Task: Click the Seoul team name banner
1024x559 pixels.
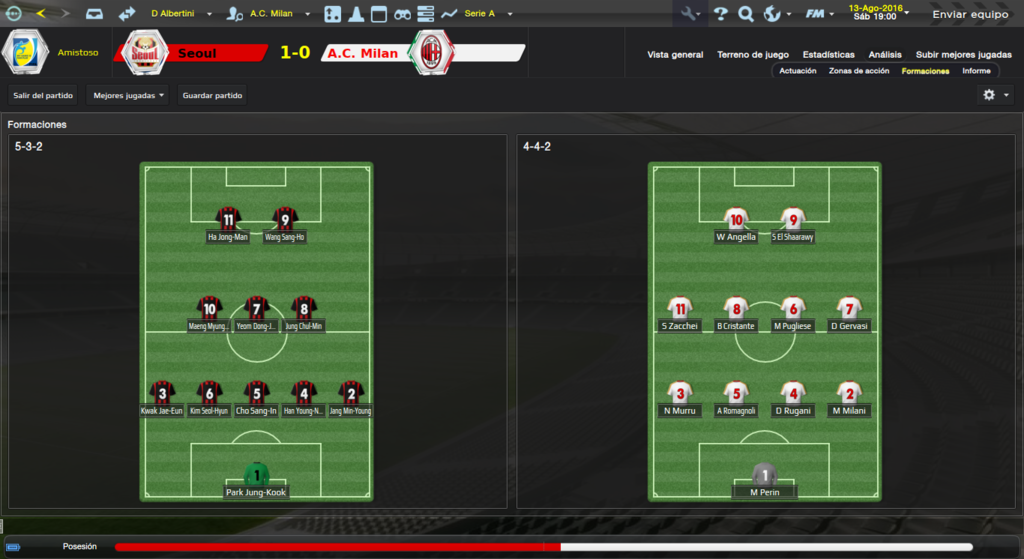Action: (197, 53)
